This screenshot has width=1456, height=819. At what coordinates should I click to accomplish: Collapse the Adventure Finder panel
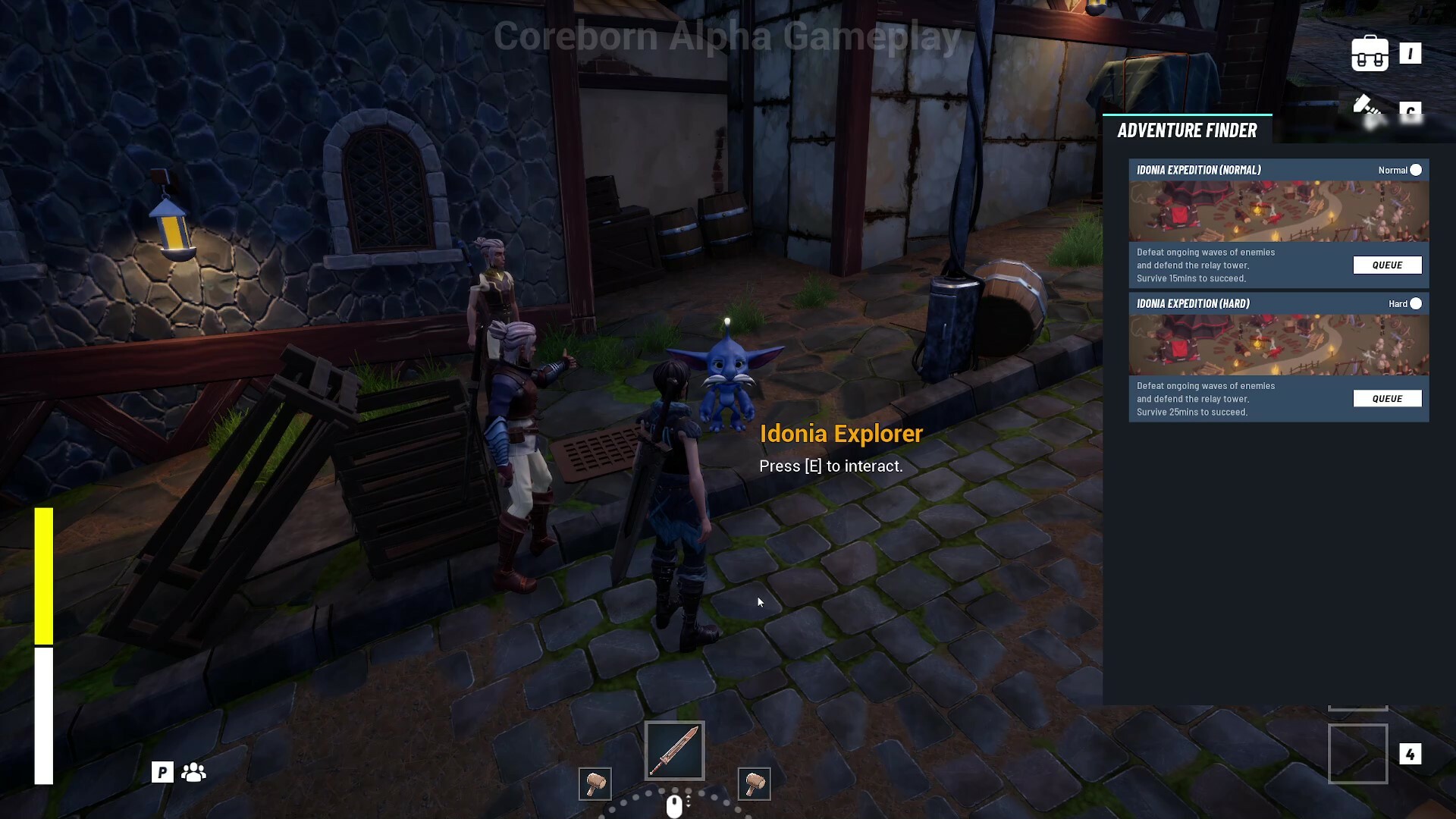(x=1187, y=130)
